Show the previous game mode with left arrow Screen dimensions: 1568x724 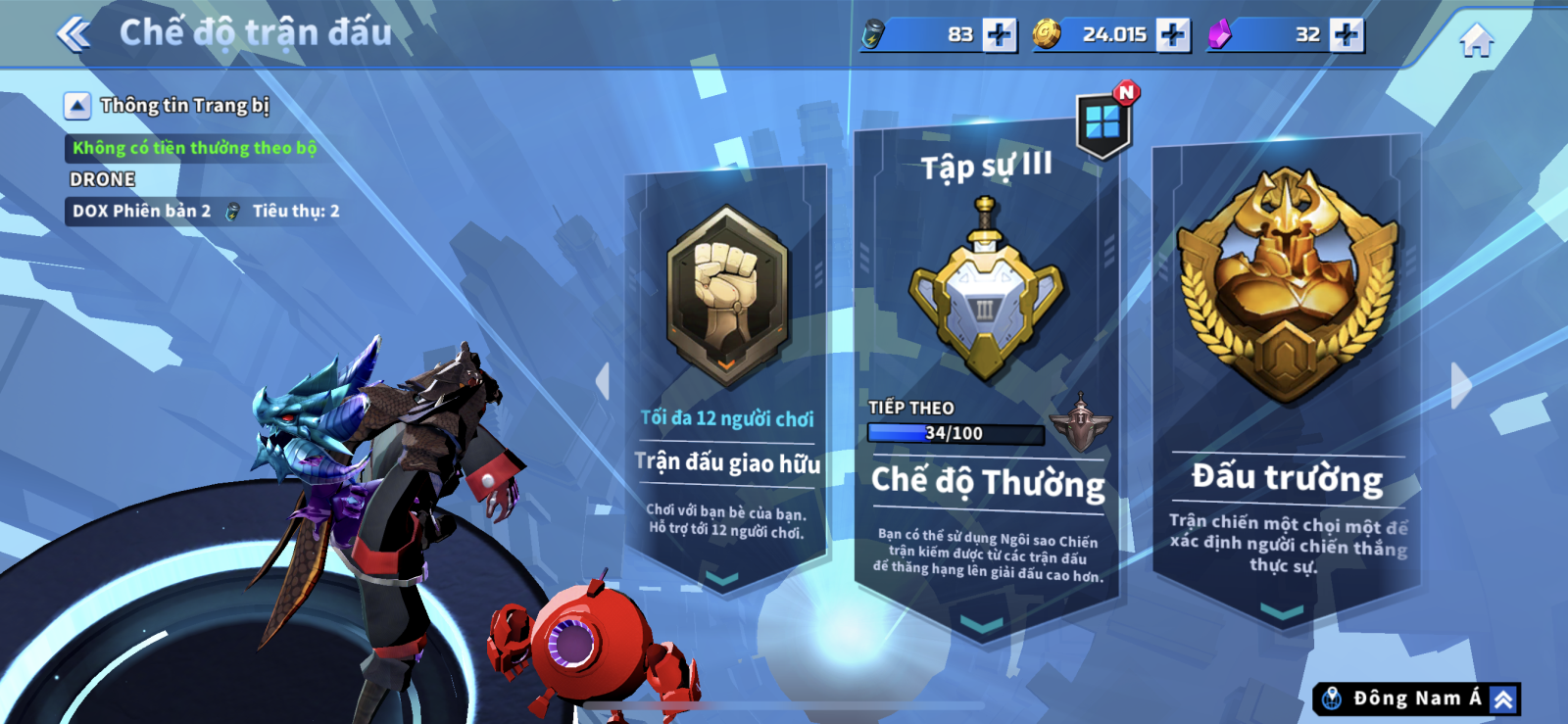pyautogui.click(x=603, y=381)
